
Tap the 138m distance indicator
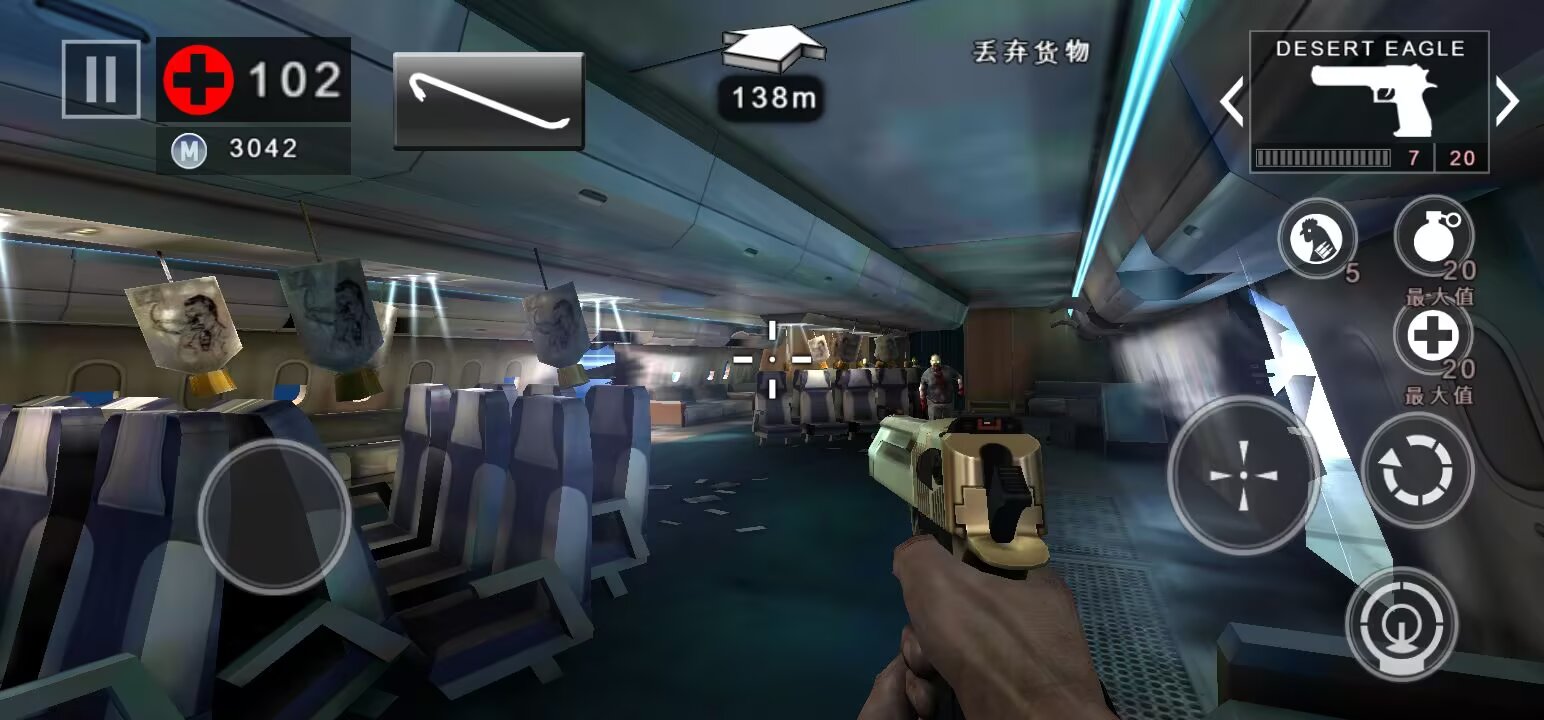(770, 98)
